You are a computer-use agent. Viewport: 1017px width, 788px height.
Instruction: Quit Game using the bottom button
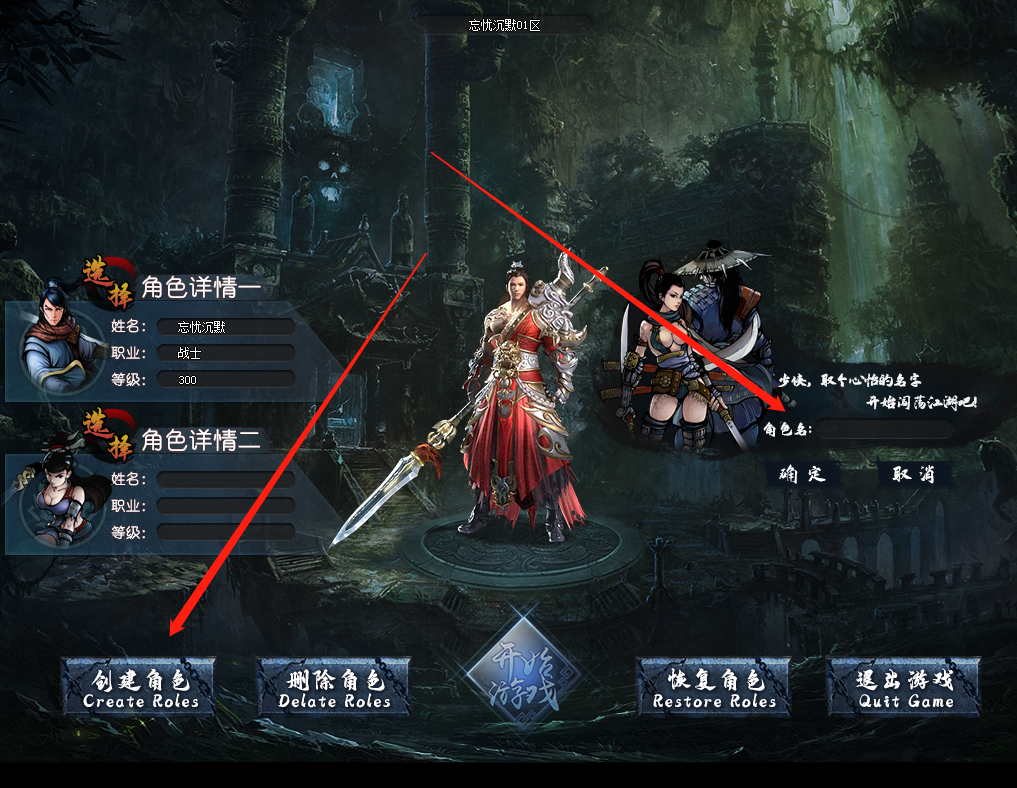[905, 688]
